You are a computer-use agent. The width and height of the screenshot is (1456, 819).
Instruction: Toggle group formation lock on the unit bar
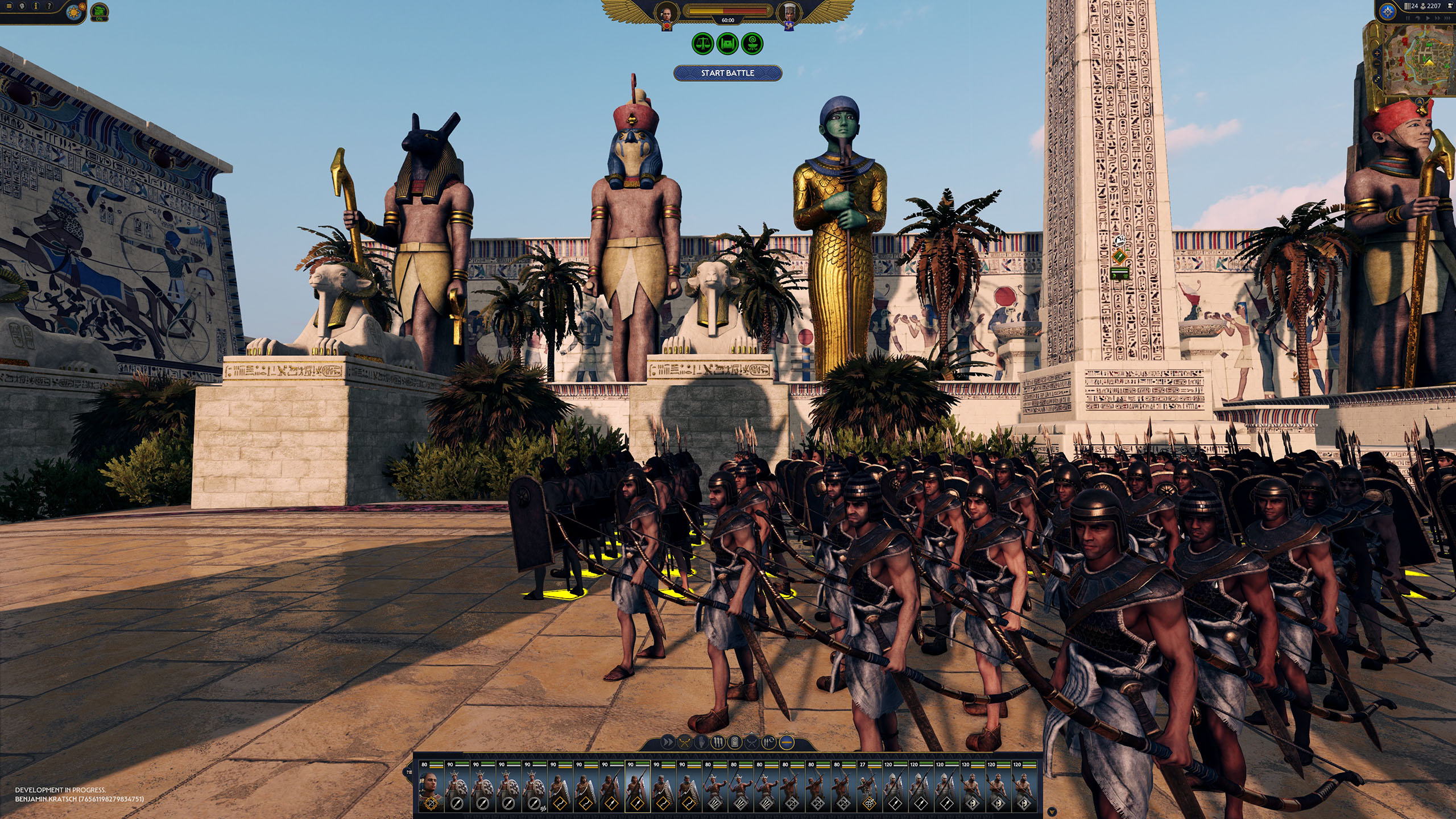[x=719, y=742]
